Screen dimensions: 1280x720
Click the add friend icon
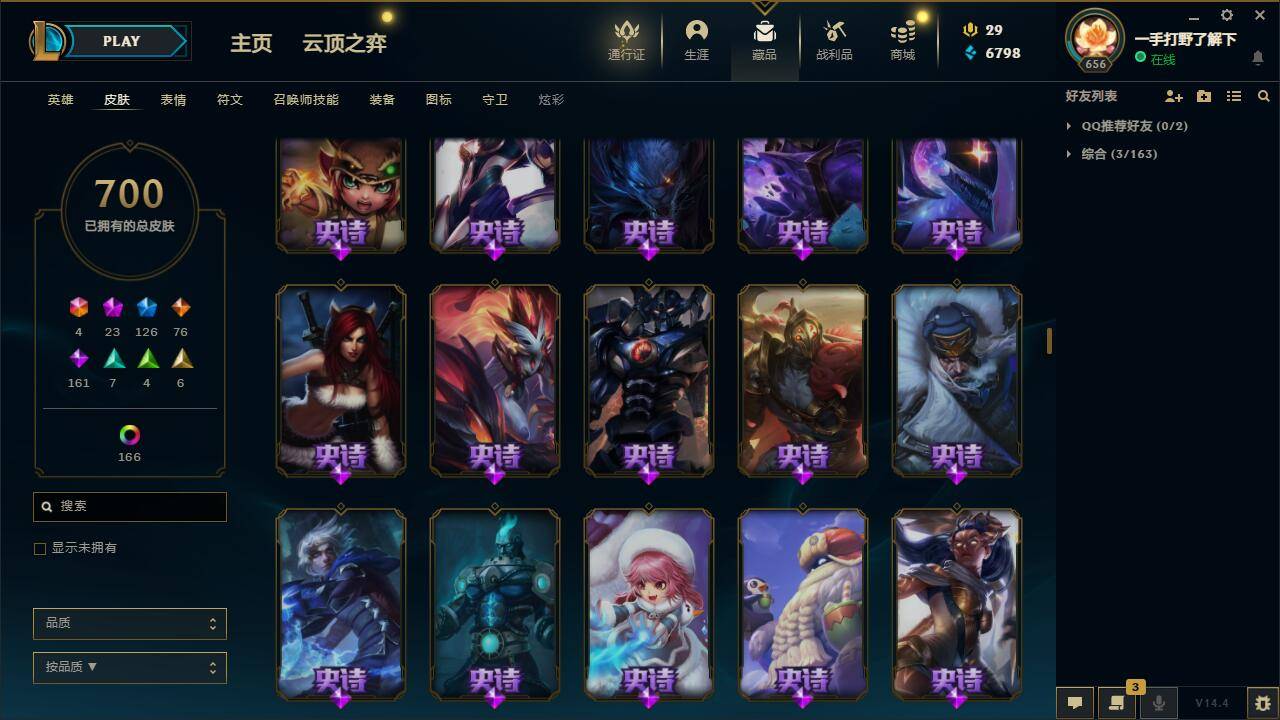pyautogui.click(x=1172, y=96)
